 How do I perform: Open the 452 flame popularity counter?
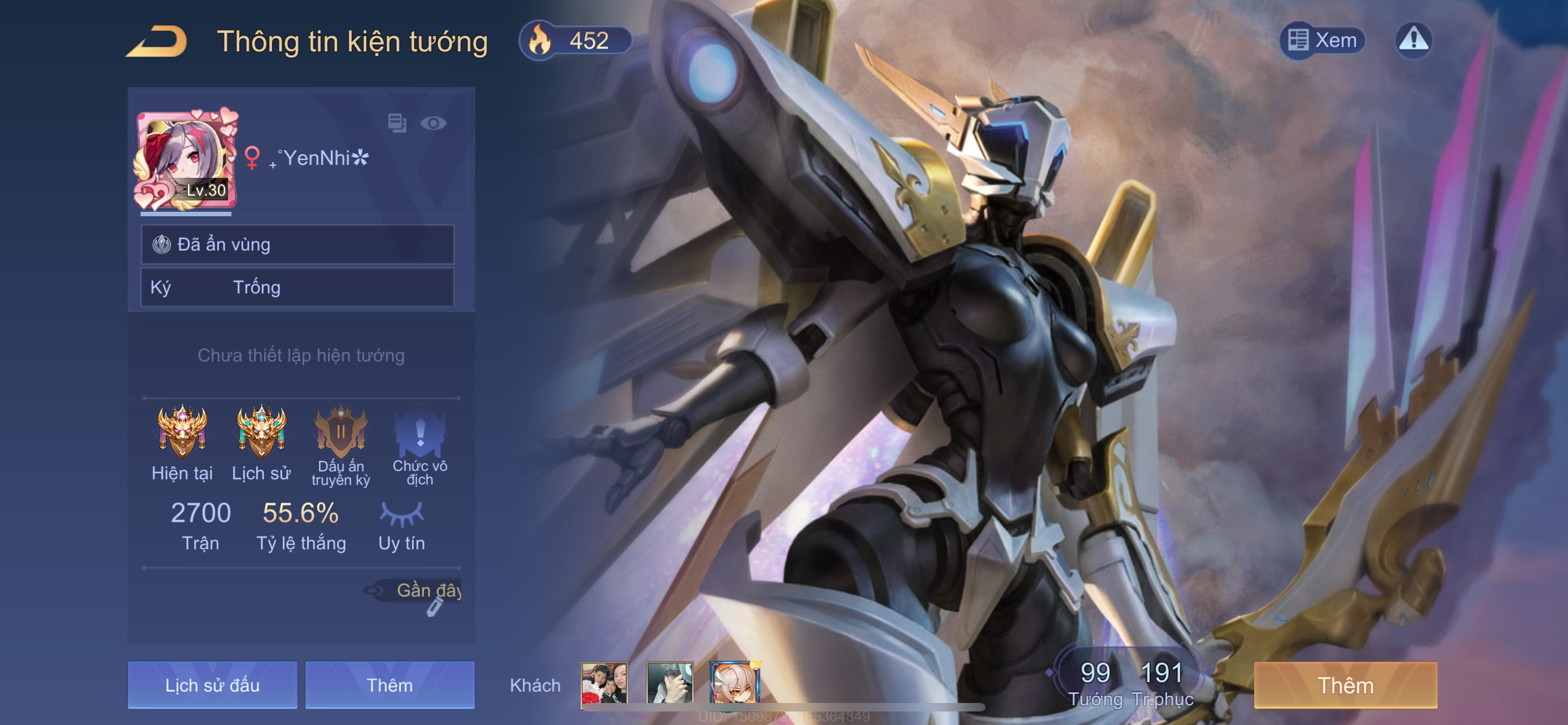tap(575, 41)
